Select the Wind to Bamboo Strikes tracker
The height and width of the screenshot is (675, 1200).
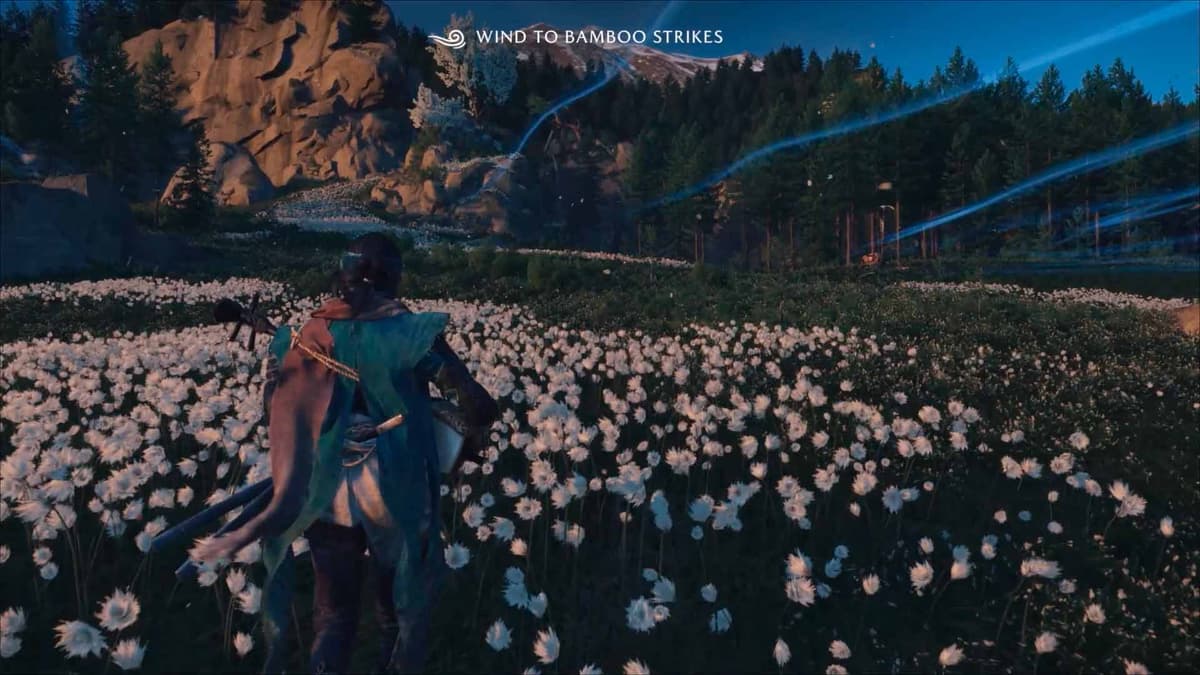click(577, 37)
